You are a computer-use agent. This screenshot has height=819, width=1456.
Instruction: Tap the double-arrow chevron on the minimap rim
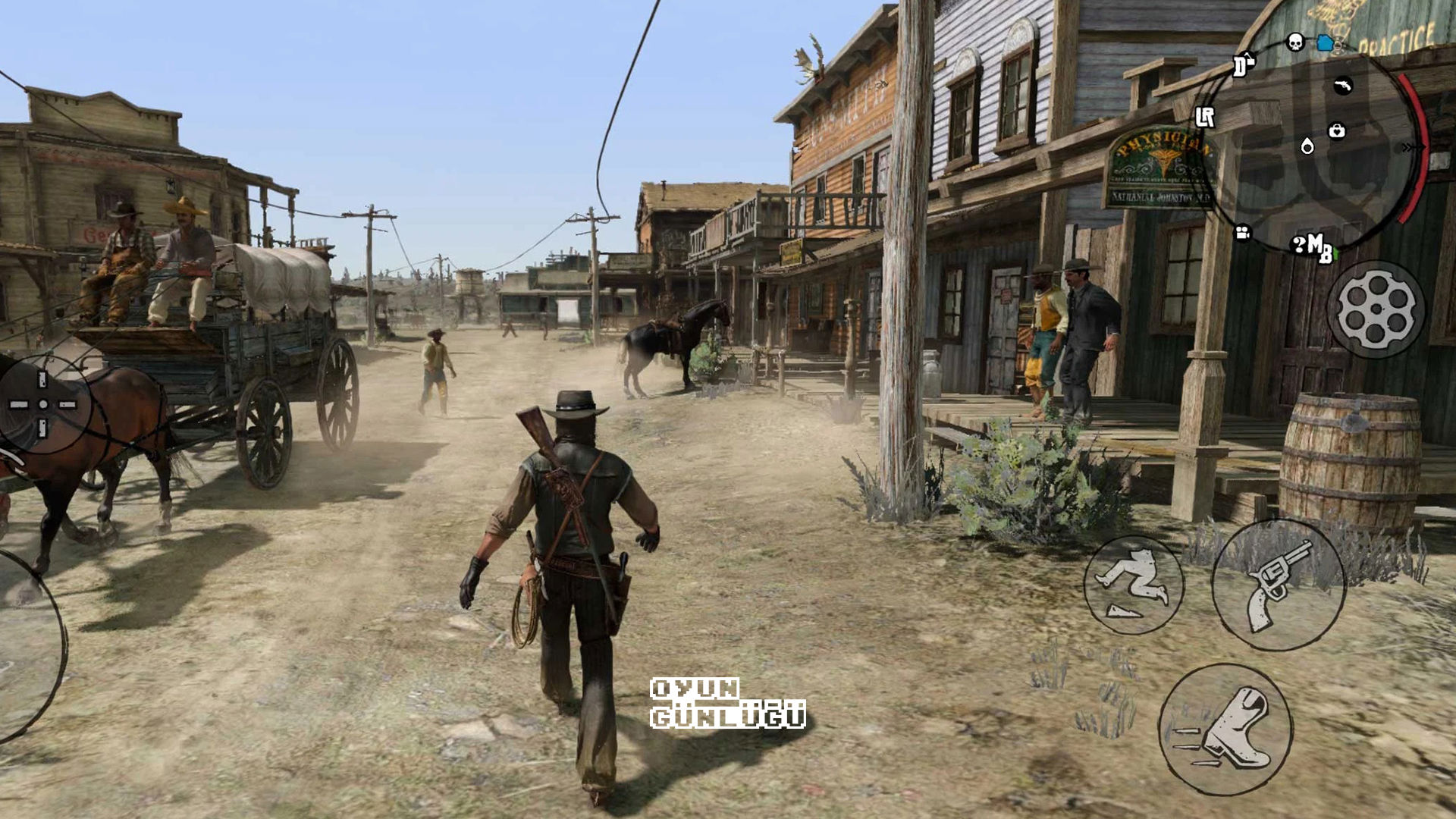pyautogui.click(x=1408, y=146)
